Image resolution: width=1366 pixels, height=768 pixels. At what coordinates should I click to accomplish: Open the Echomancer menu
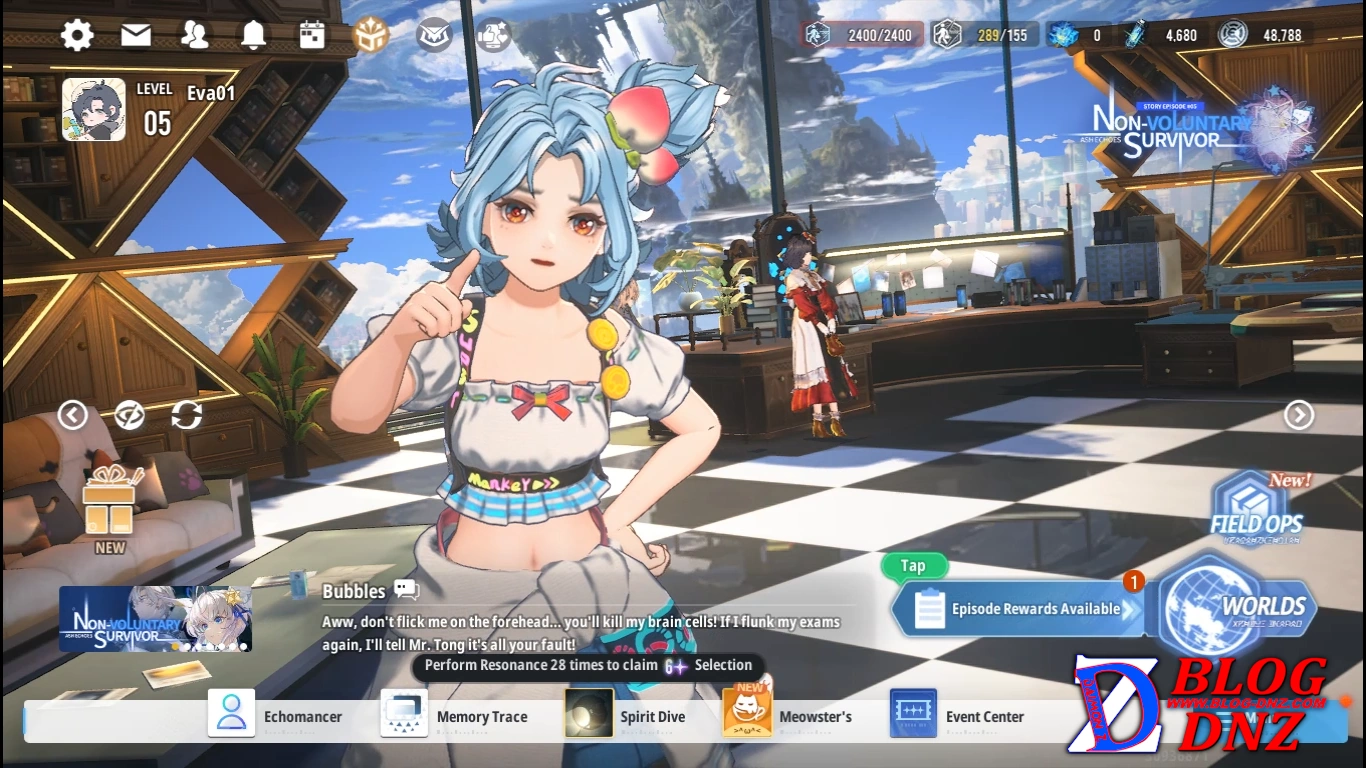click(275, 716)
